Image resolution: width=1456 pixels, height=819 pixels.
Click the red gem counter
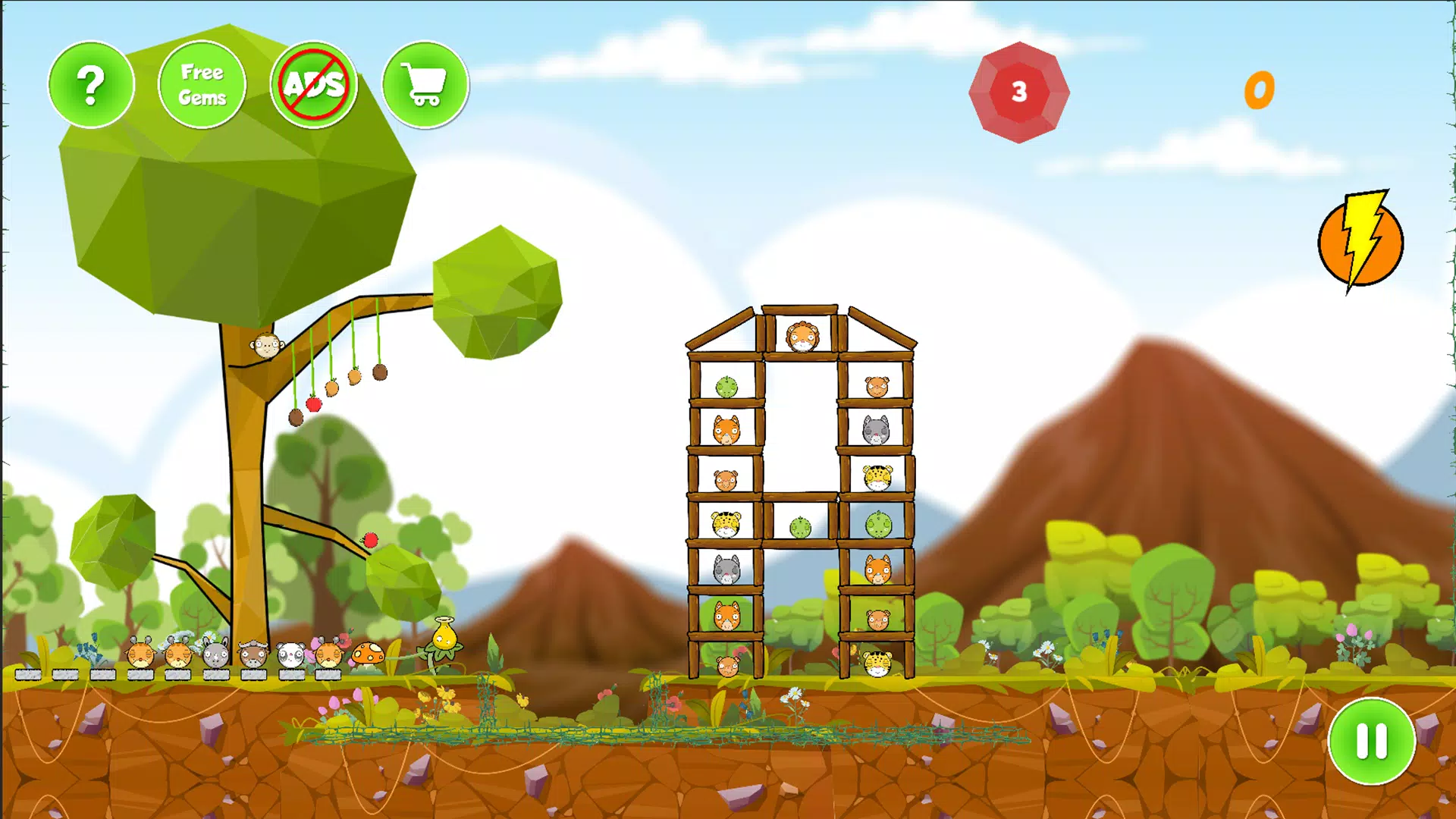point(1018,93)
